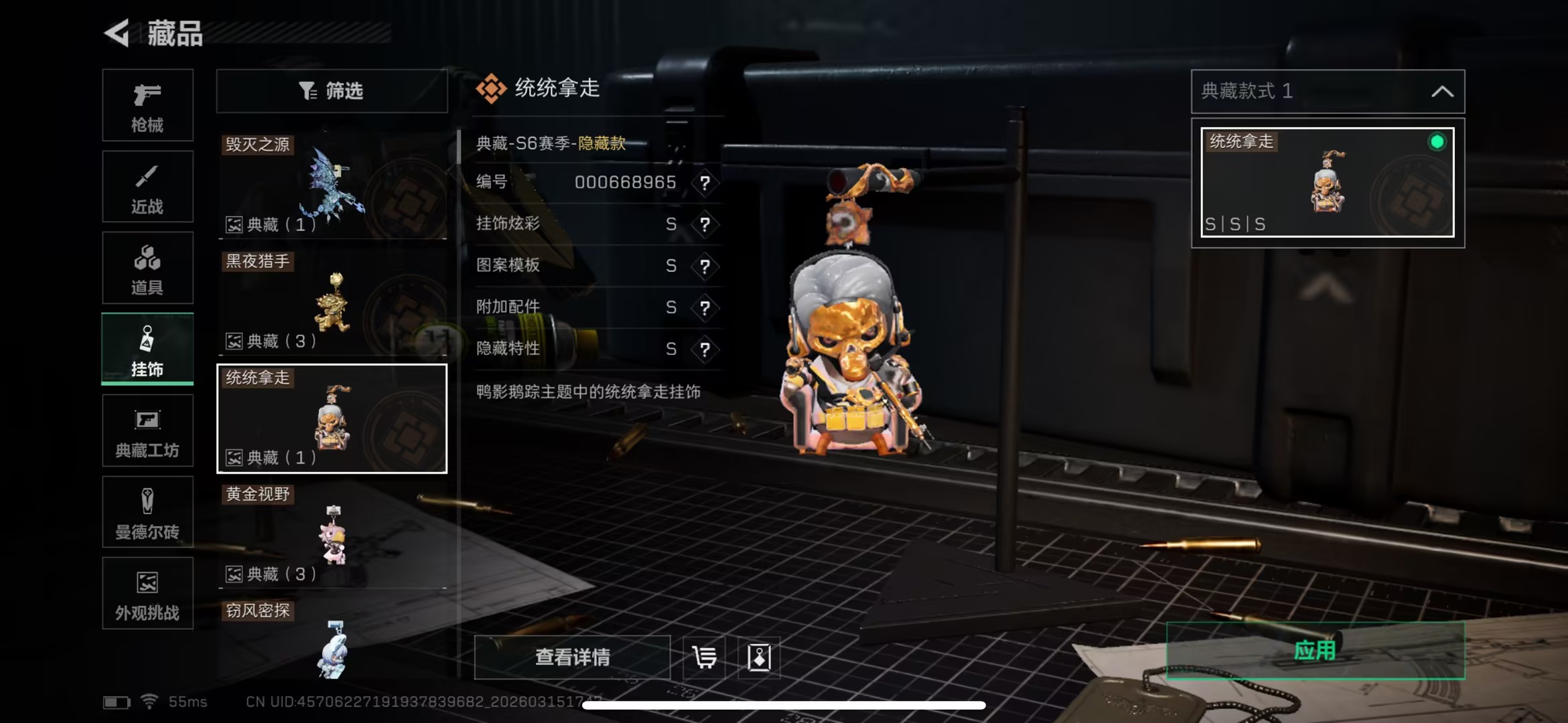Click the shopping cart icon near bottom
This screenshot has width=1568, height=723.
coord(703,657)
